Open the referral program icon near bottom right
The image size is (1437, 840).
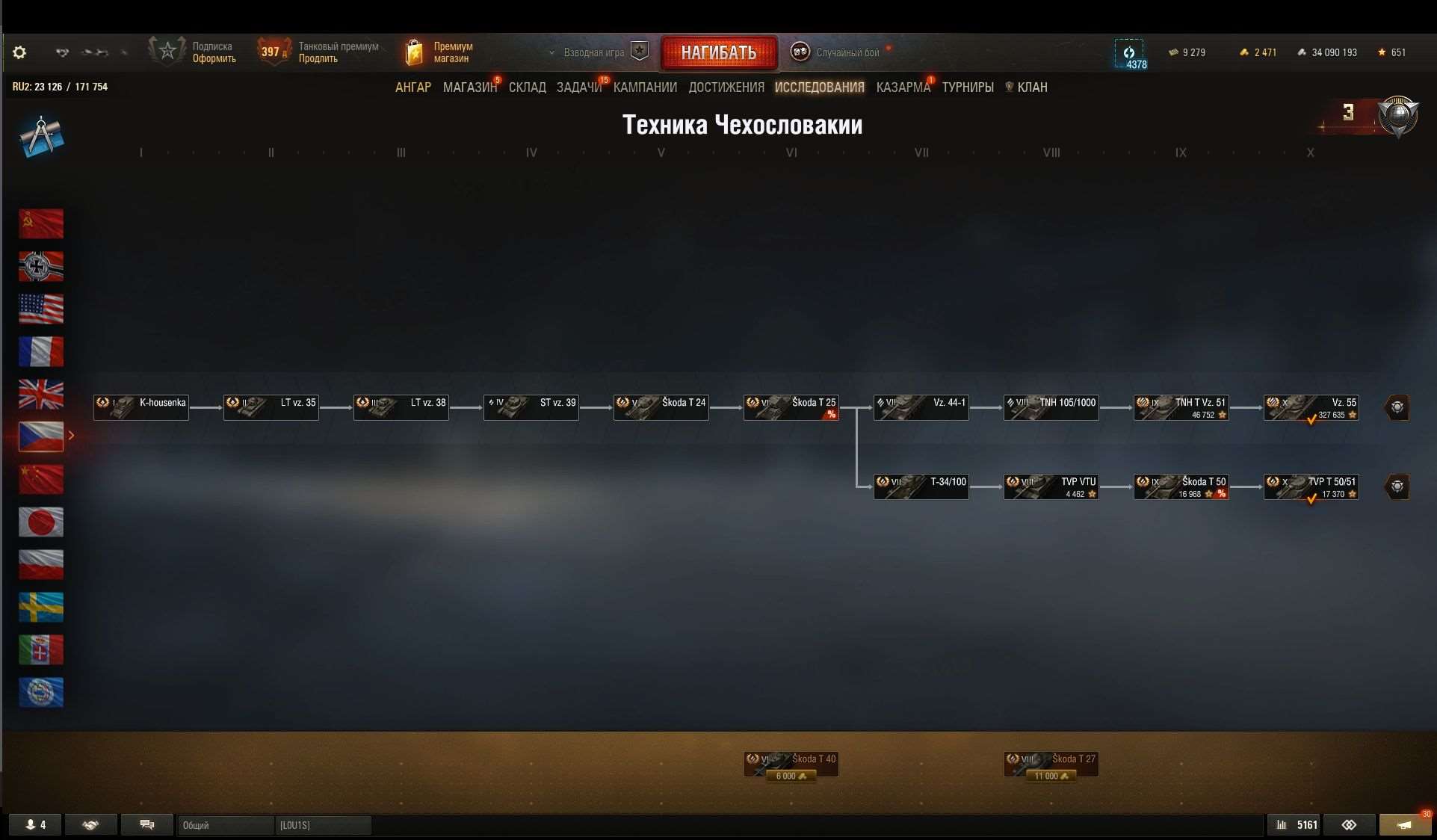(1350, 824)
